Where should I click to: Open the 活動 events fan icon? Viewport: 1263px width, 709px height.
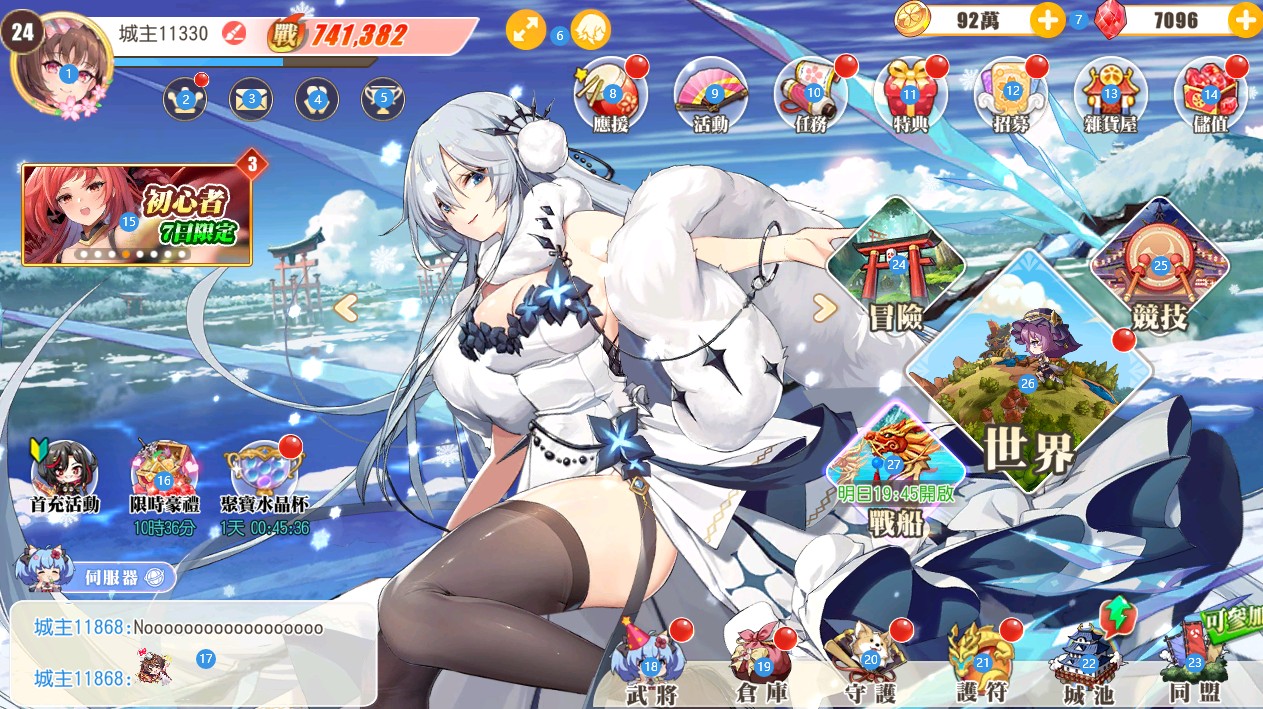[711, 95]
